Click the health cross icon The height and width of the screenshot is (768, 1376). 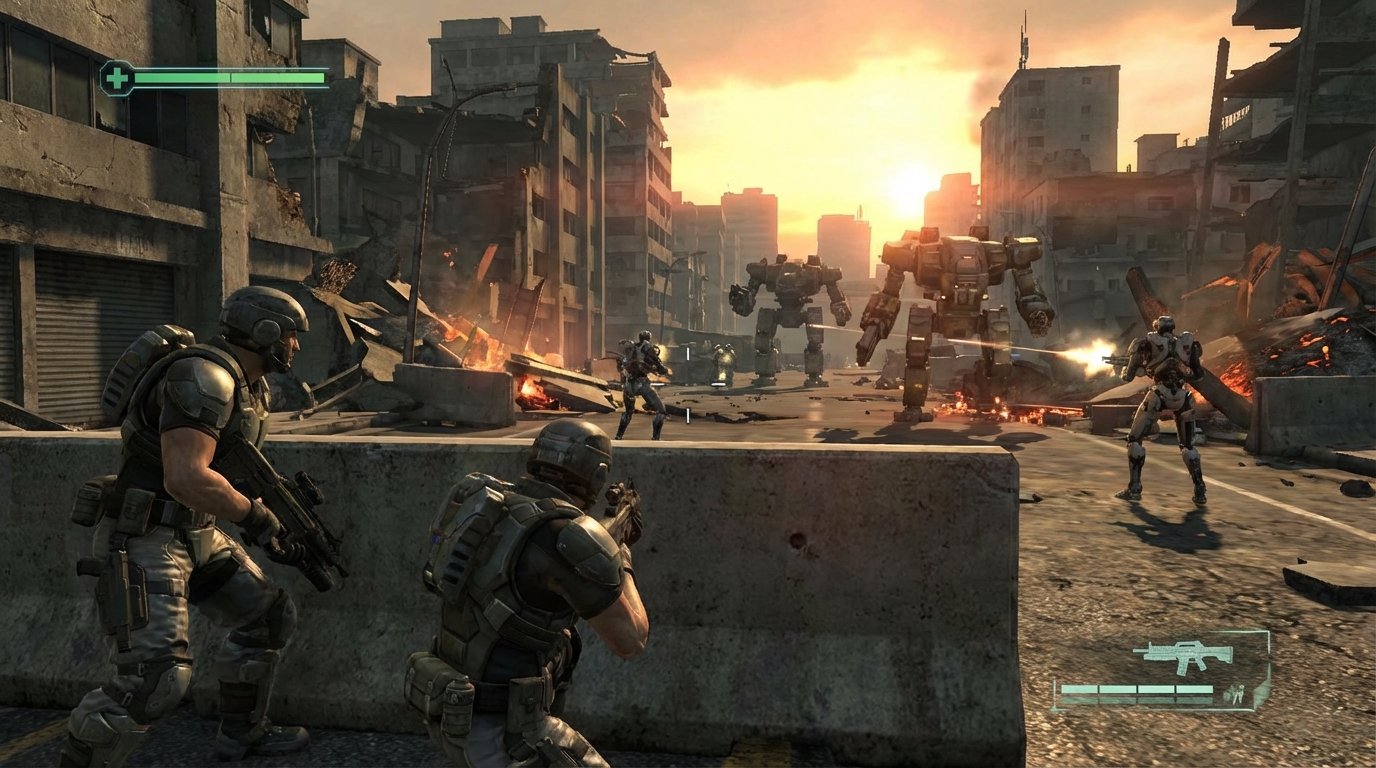coord(117,79)
